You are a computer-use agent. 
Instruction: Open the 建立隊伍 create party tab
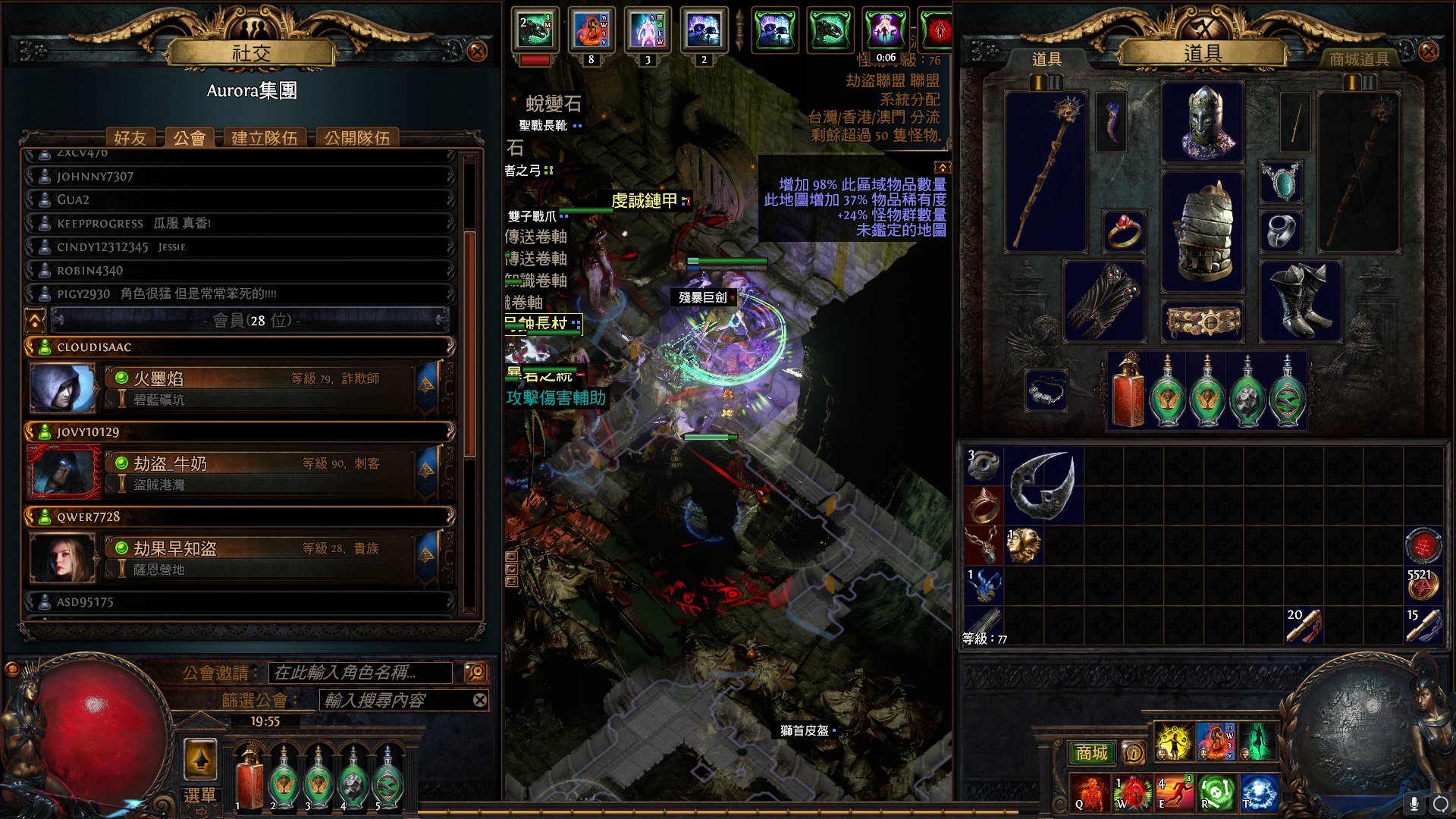(264, 138)
